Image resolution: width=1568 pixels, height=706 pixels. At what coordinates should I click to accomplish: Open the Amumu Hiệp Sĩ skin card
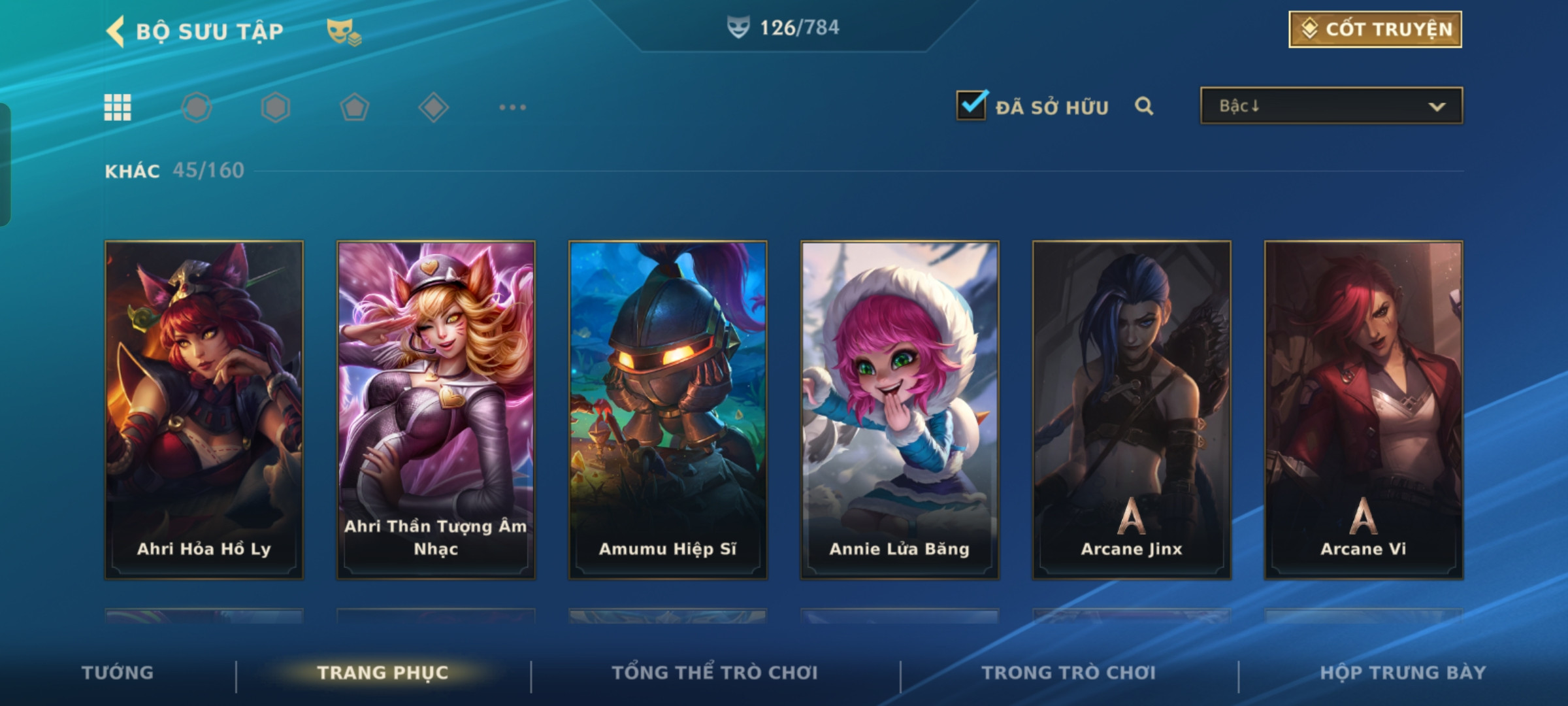click(x=668, y=410)
